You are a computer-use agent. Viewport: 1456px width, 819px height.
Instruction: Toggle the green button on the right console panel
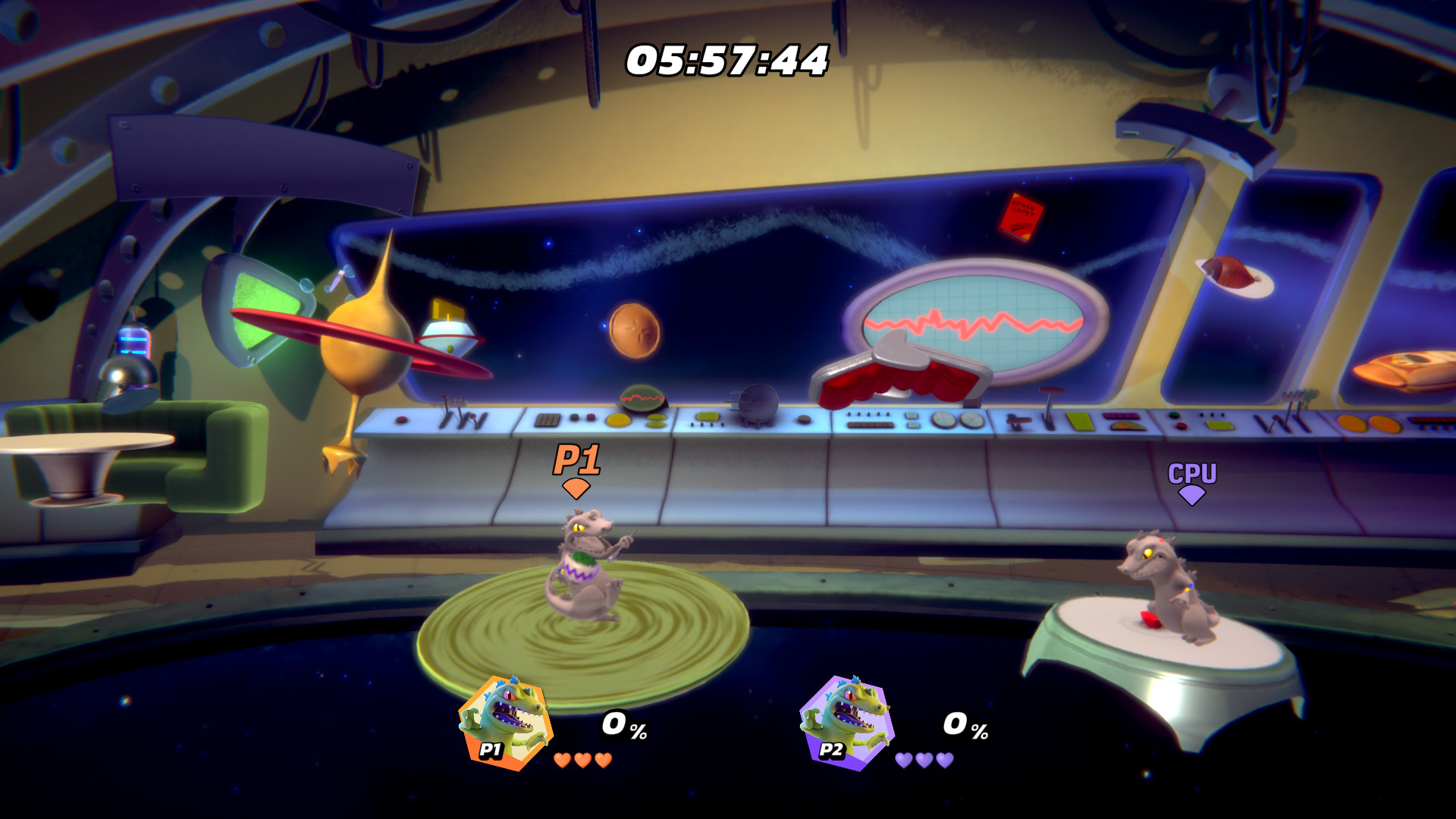click(1174, 415)
